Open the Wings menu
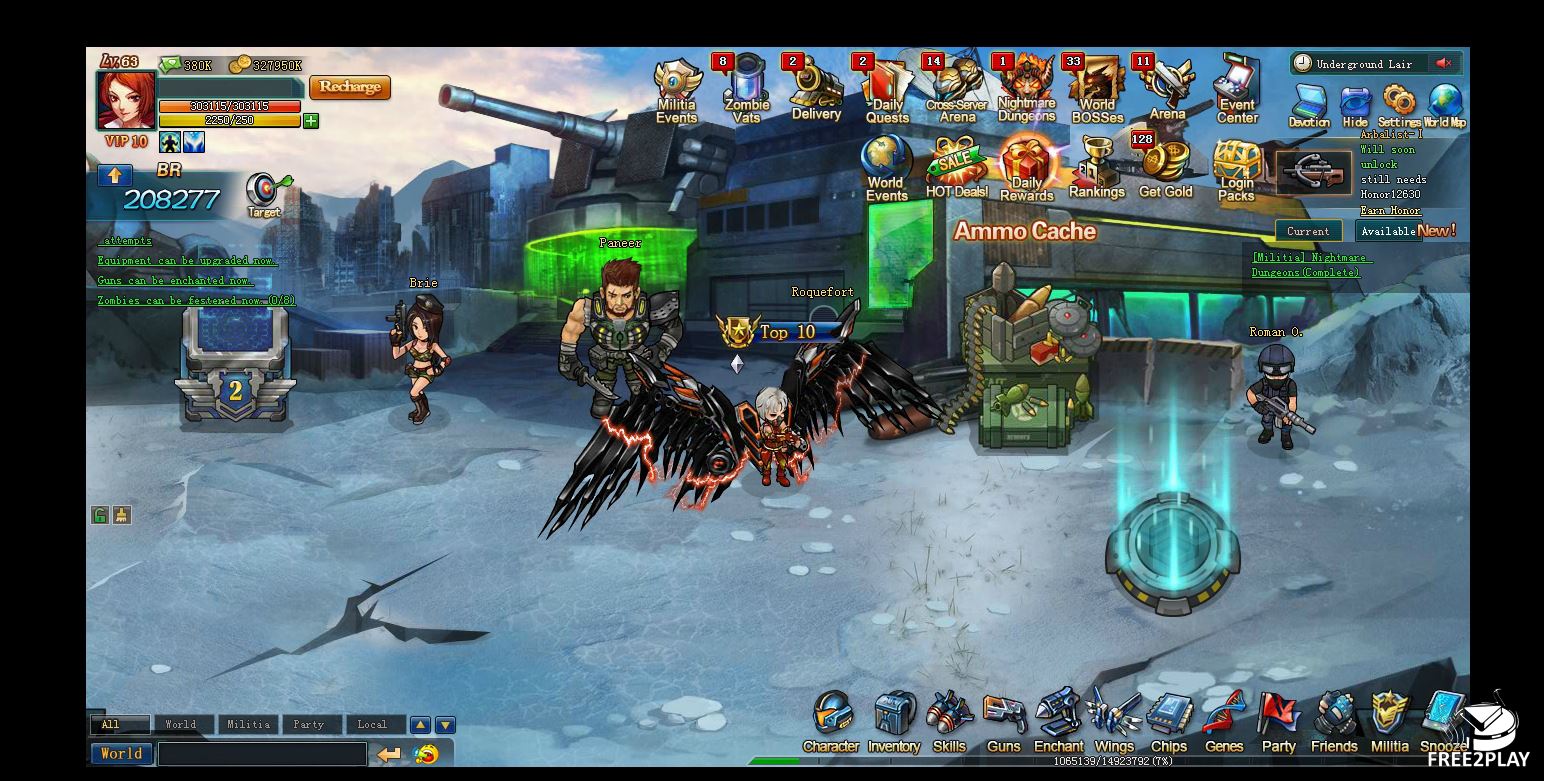Viewport: 1544px width, 781px height. click(x=1114, y=722)
